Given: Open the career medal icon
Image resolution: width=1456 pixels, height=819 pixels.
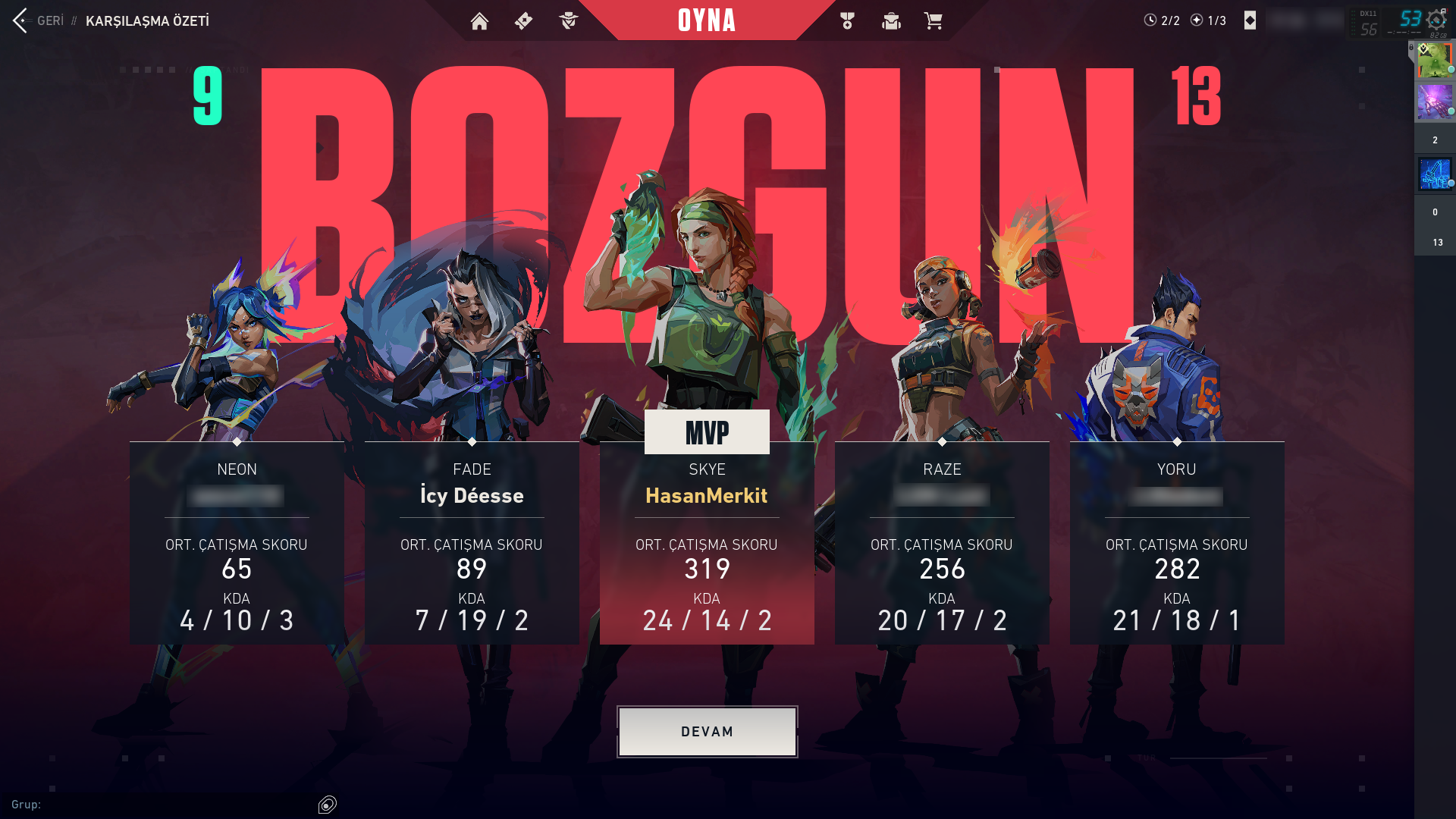Looking at the screenshot, I should (847, 21).
